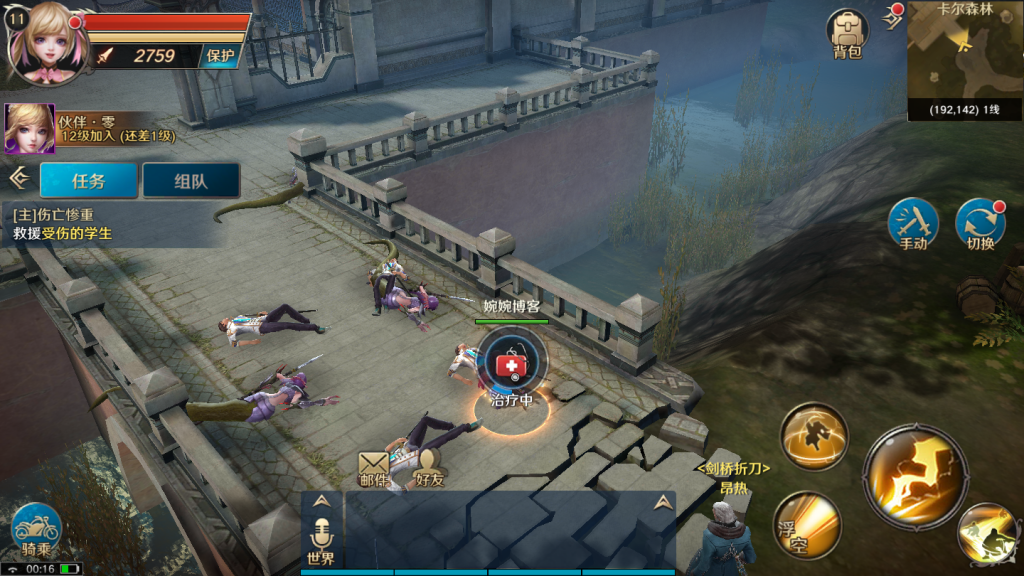Use the dash skill at bottom-right corner
Viewport: 1024px width, 576px height.
tap(990, 534)
